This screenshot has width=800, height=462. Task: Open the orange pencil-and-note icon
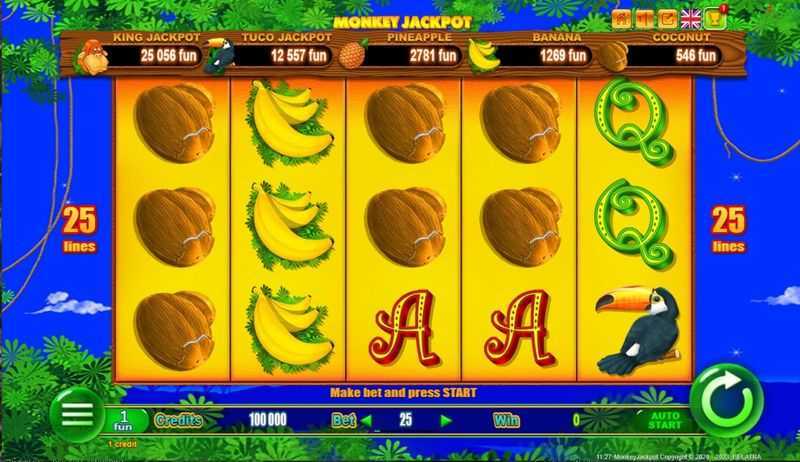click(667, 18)
